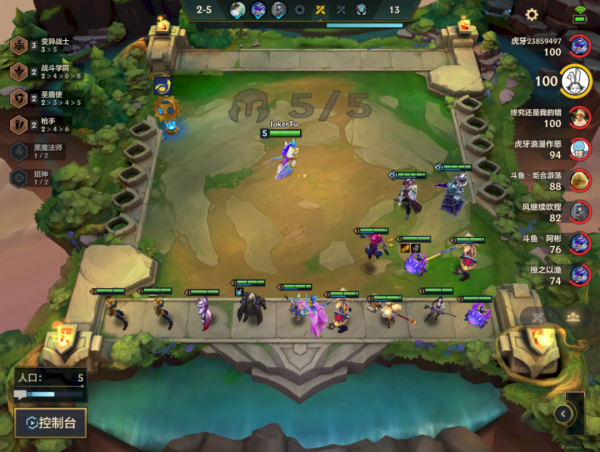This screenshot has width=600, height=452.
Task: View player 风继续吹捏's board
Action: tap(578, 211)
